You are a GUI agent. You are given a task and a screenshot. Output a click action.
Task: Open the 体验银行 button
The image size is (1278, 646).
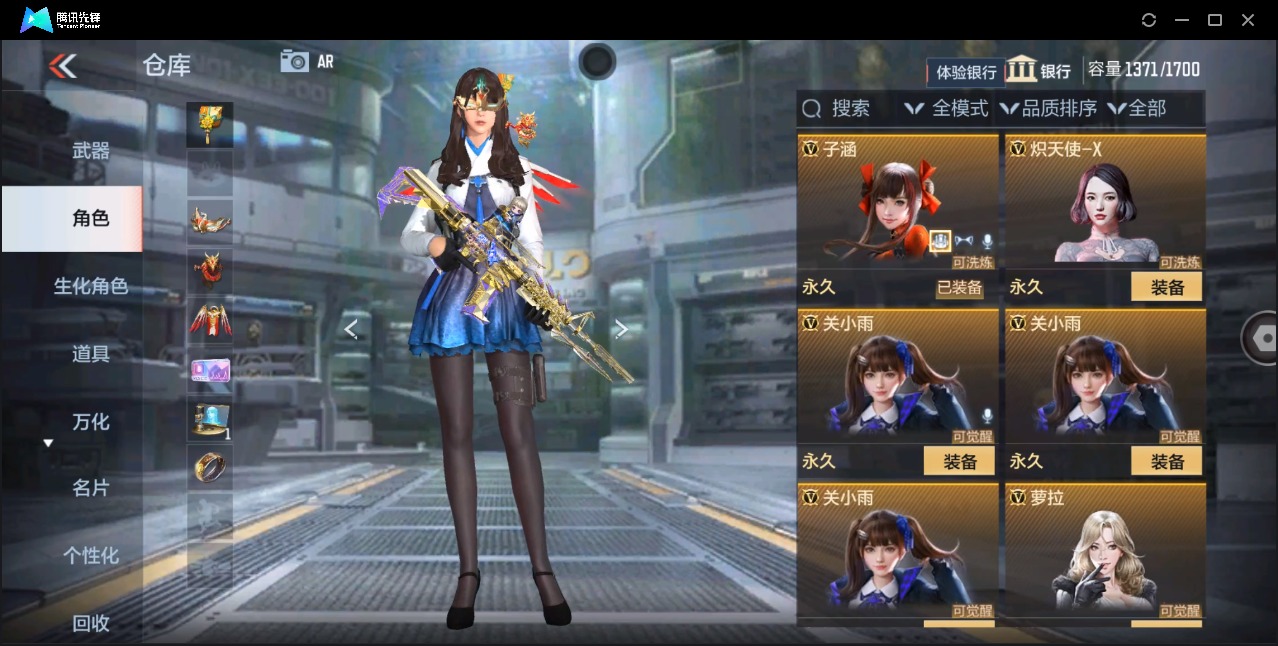(x=966, y=72)
